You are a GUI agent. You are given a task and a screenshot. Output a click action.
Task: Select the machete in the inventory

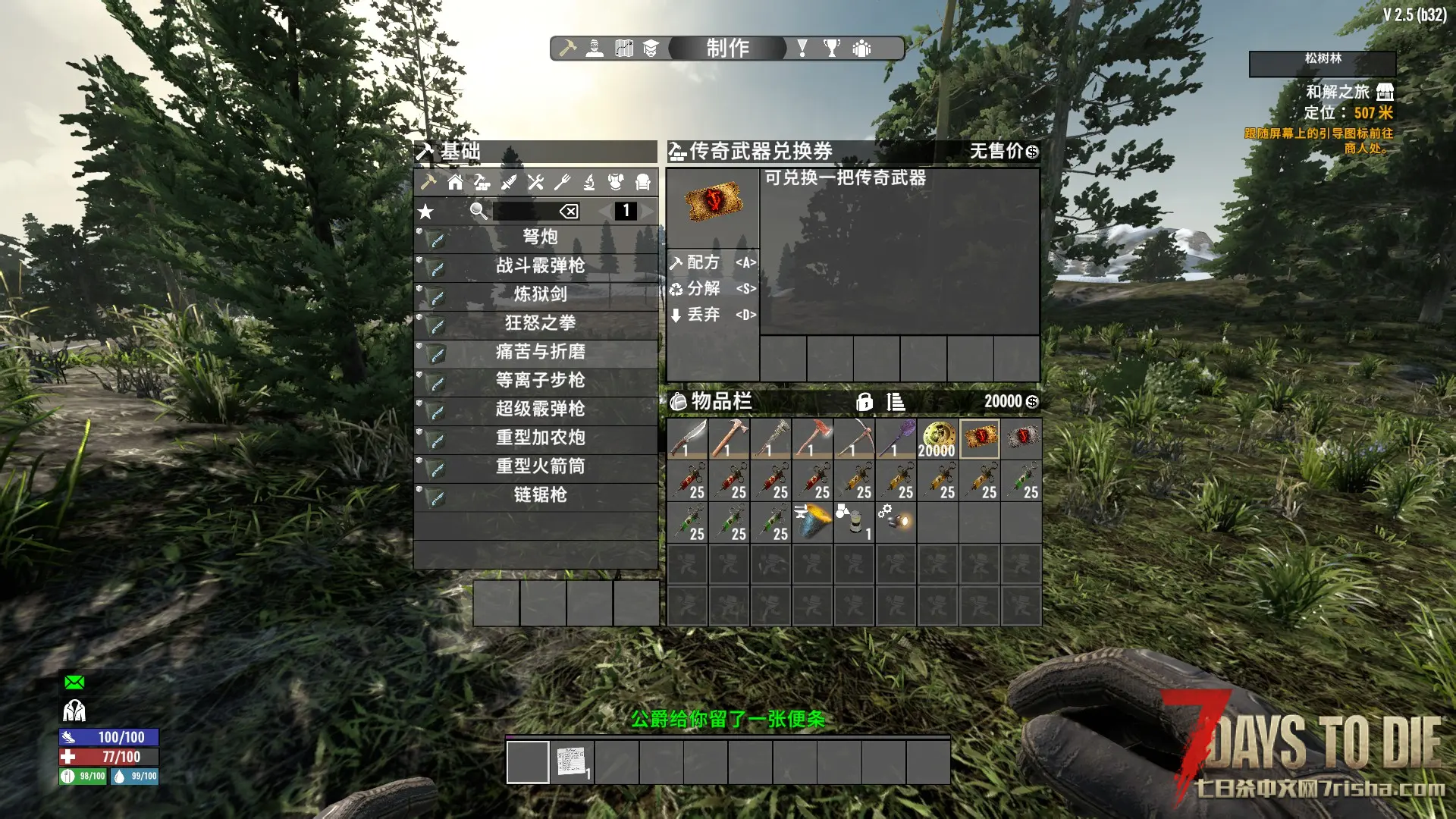coord(688,438)
